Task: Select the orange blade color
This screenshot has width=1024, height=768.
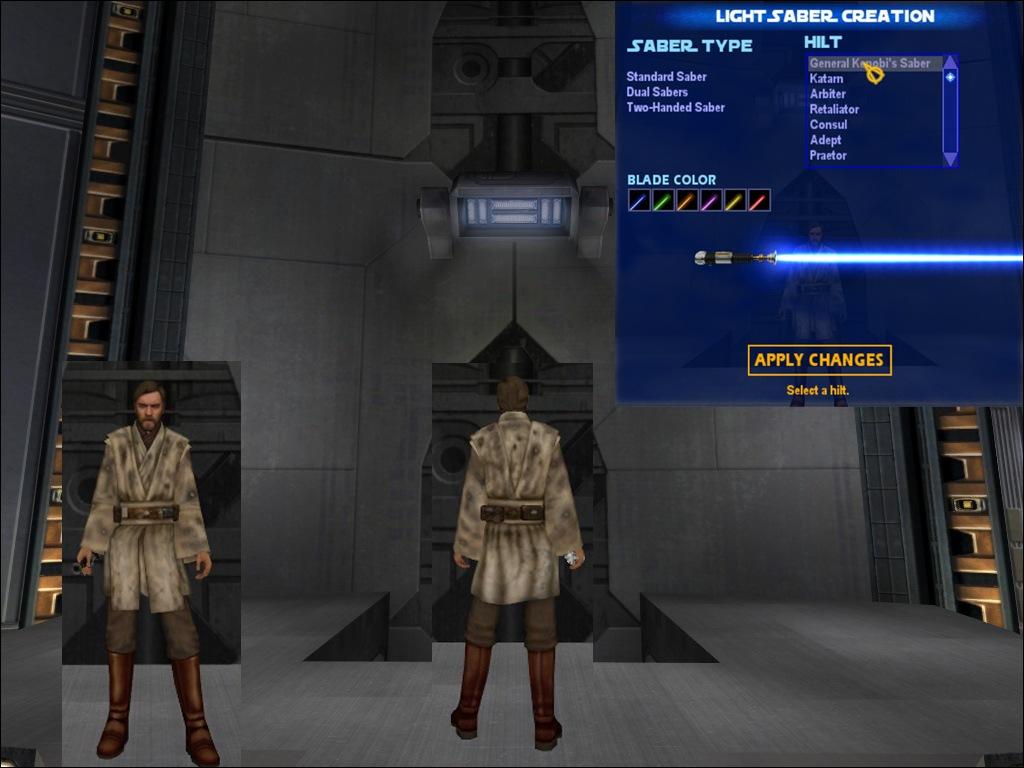Action: [x=687, y=201]
